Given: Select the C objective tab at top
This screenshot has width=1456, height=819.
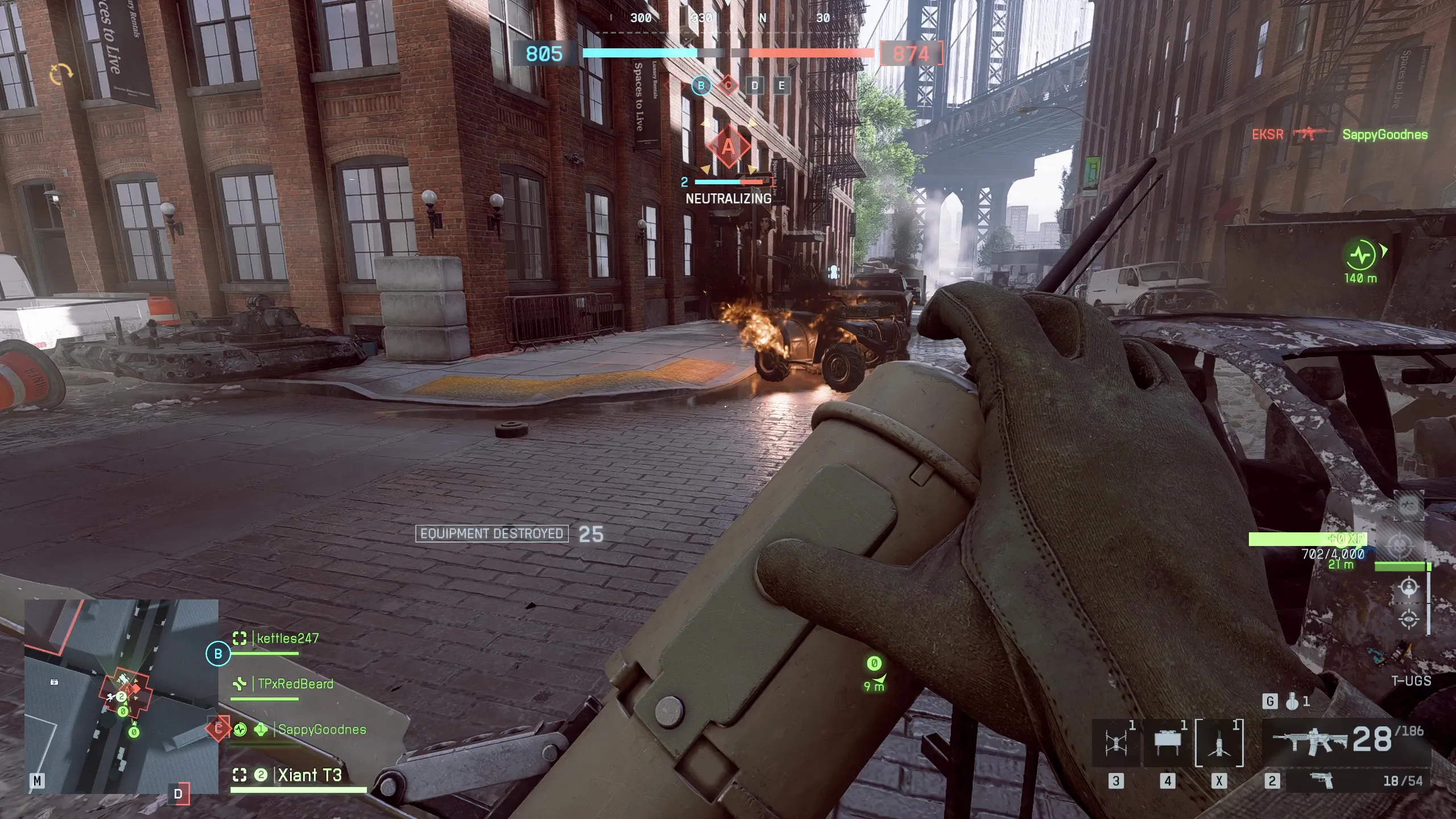Looking at the screenshot, I should [x=727, y=85].
